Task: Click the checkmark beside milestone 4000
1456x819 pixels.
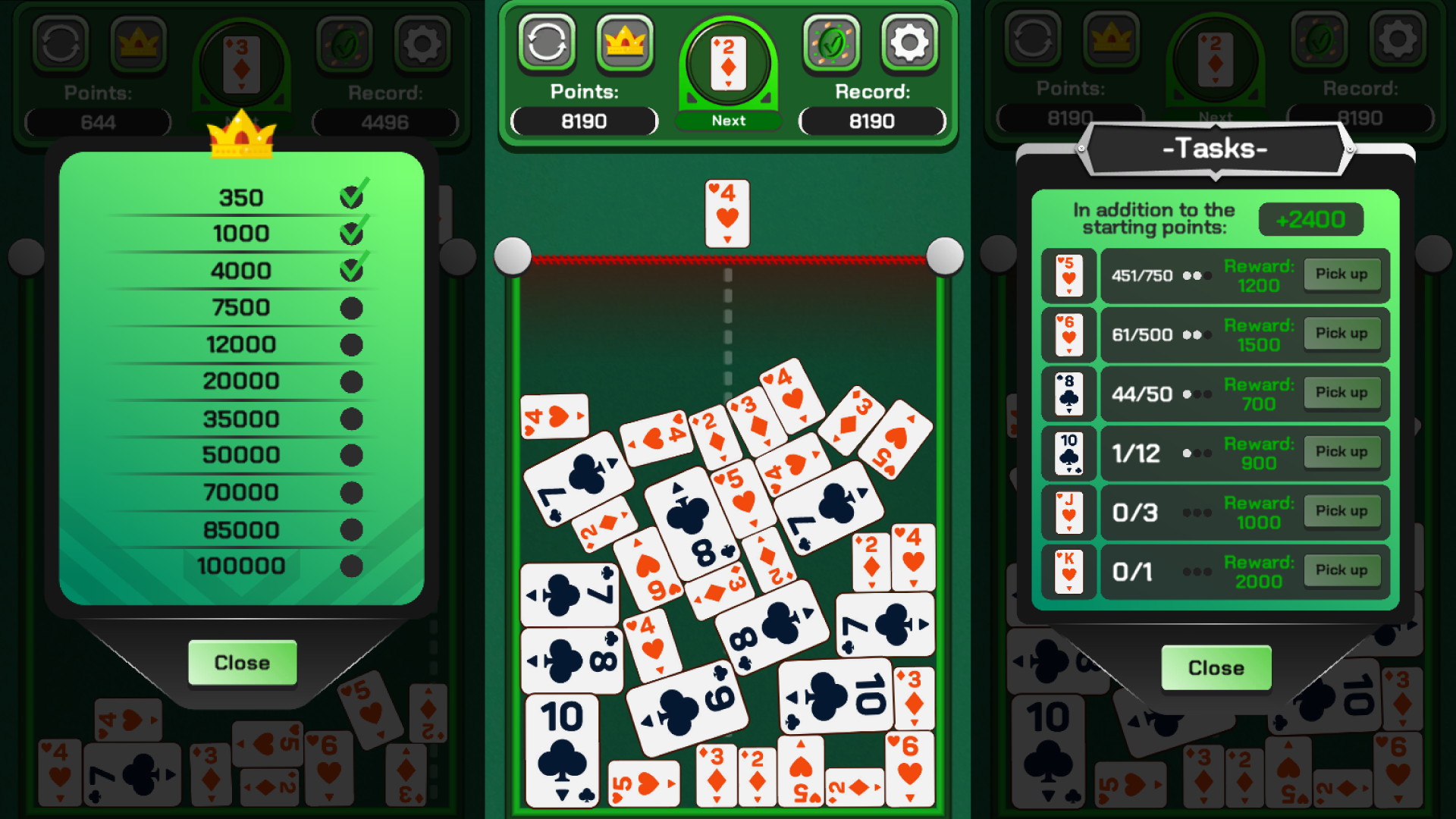Action: 350,270
